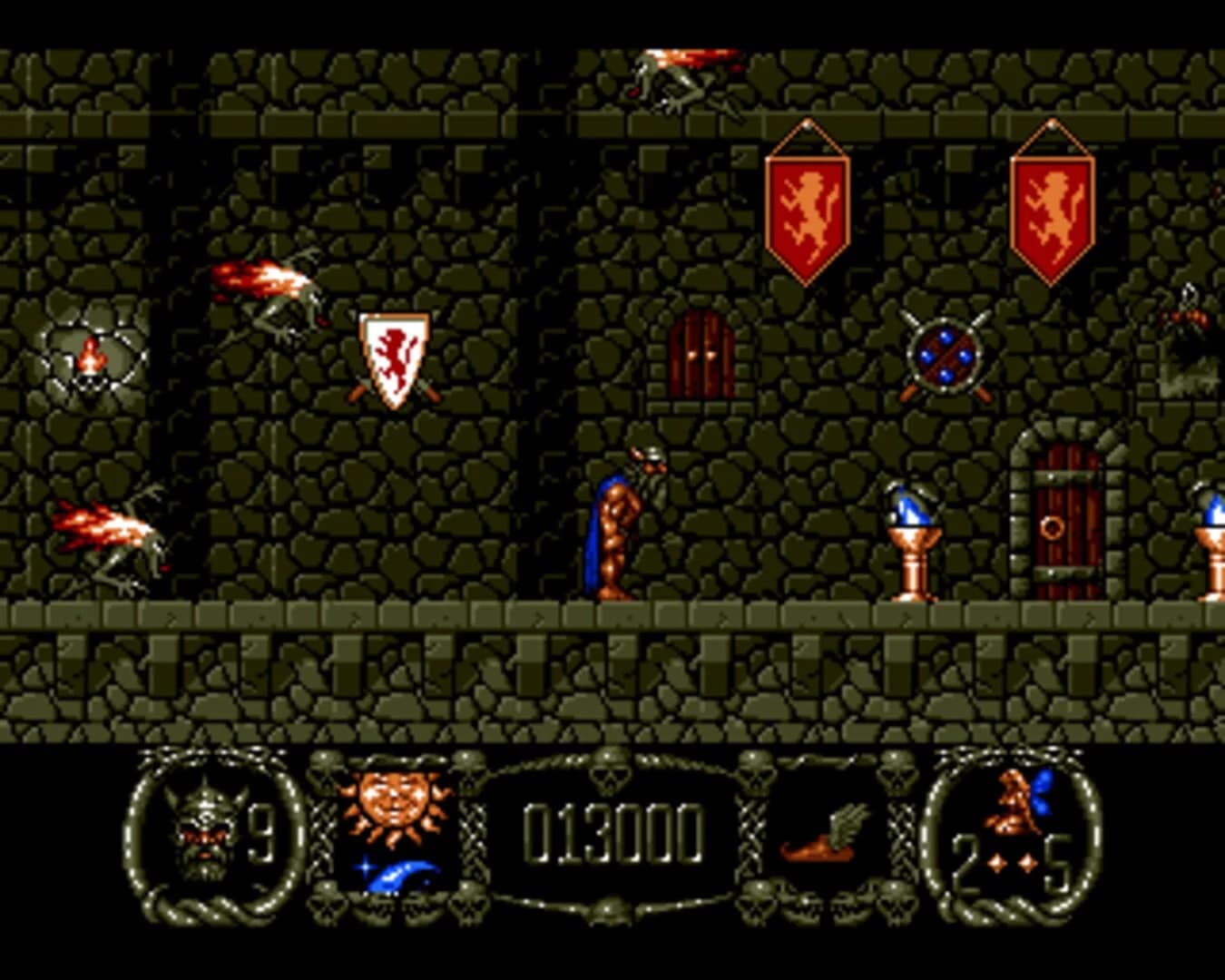Select the helmeted head icon showing 9 lives
1225x980 pixels.
tap(207, 830)
